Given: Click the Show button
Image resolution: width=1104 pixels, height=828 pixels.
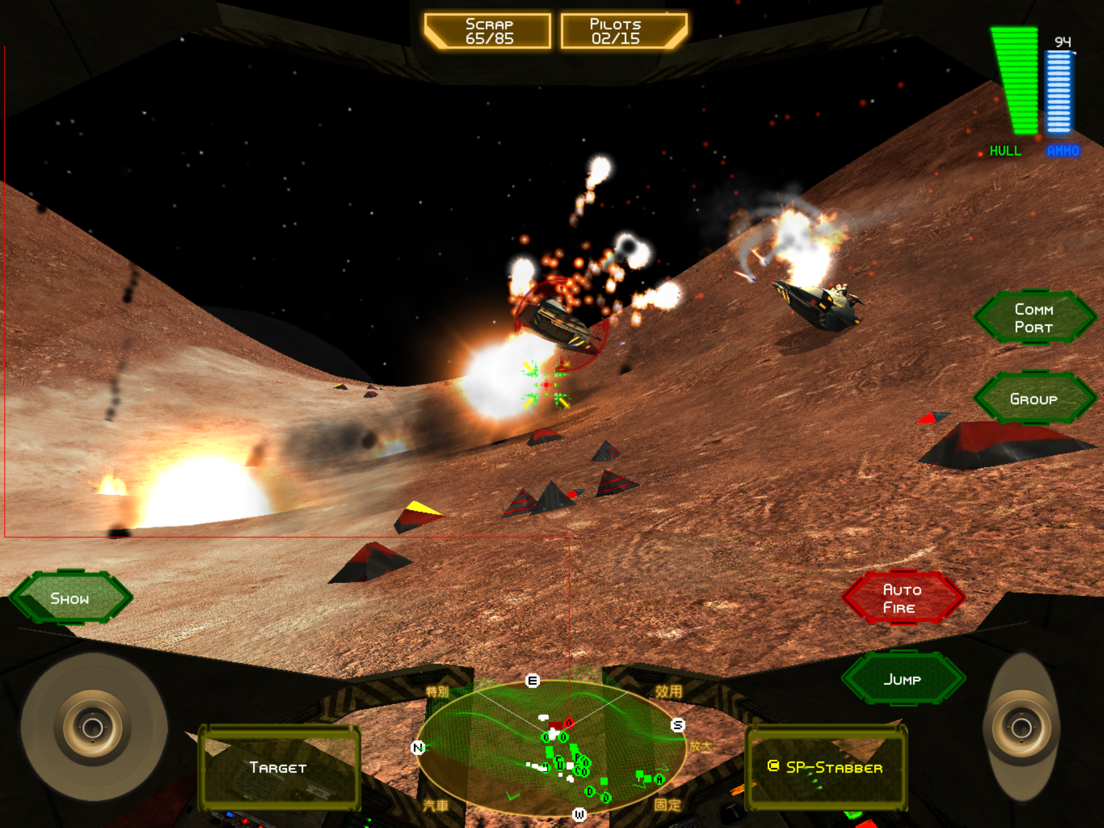Looking at the screenshot, I should tap(70, 598).
